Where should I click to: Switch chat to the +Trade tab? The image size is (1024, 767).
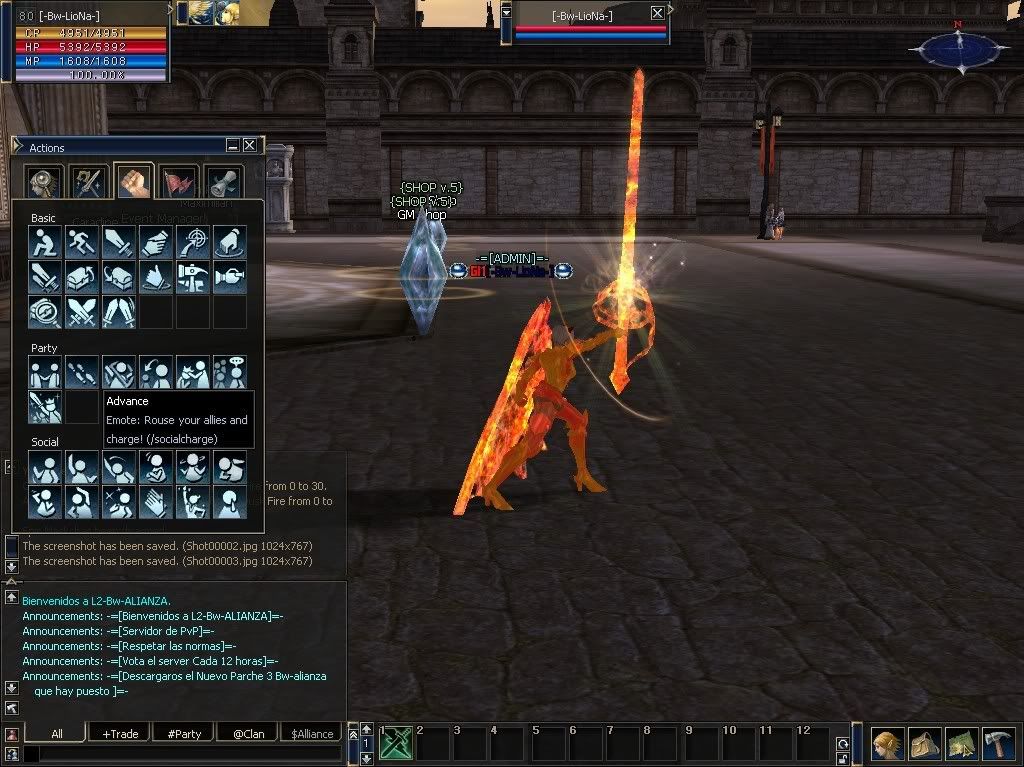tap(120, 733)
